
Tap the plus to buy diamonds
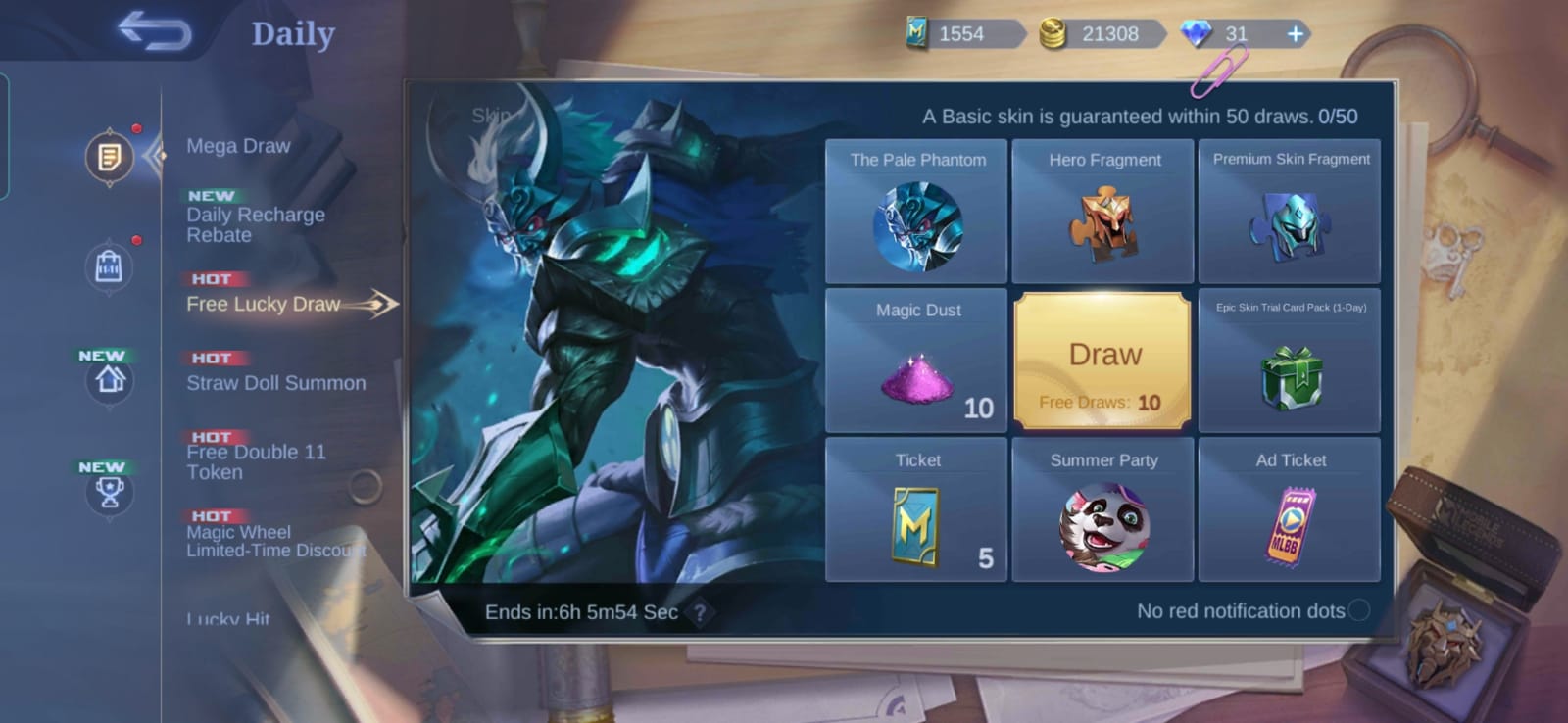pyautogui.click(x=1296, y=34)
